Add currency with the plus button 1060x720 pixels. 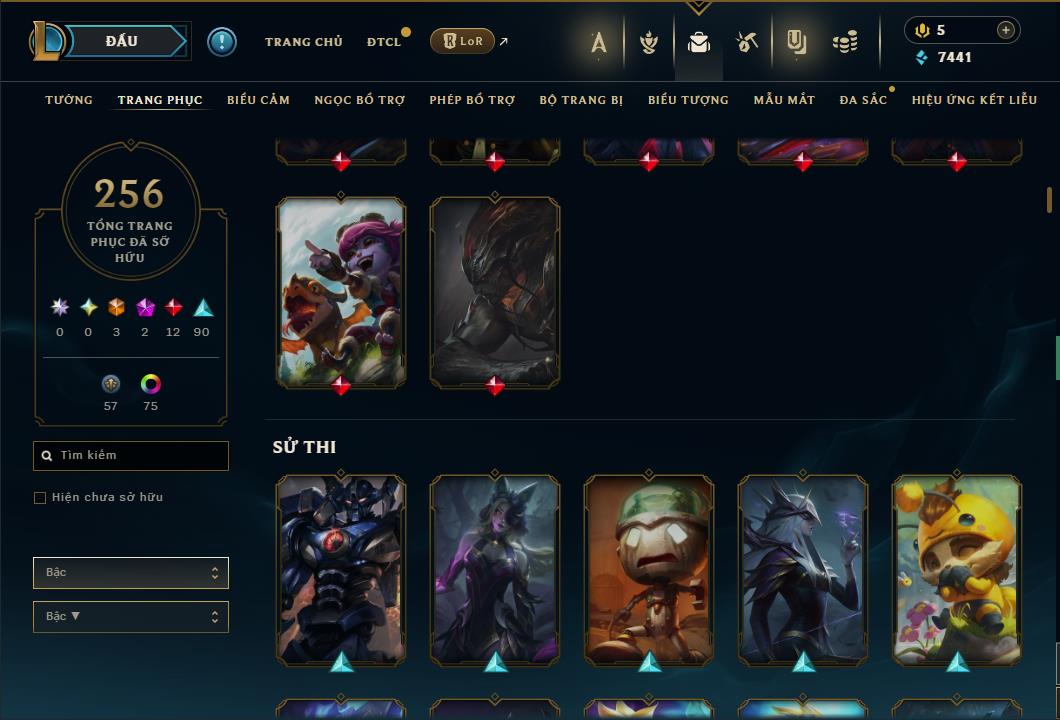[1005, 30]
